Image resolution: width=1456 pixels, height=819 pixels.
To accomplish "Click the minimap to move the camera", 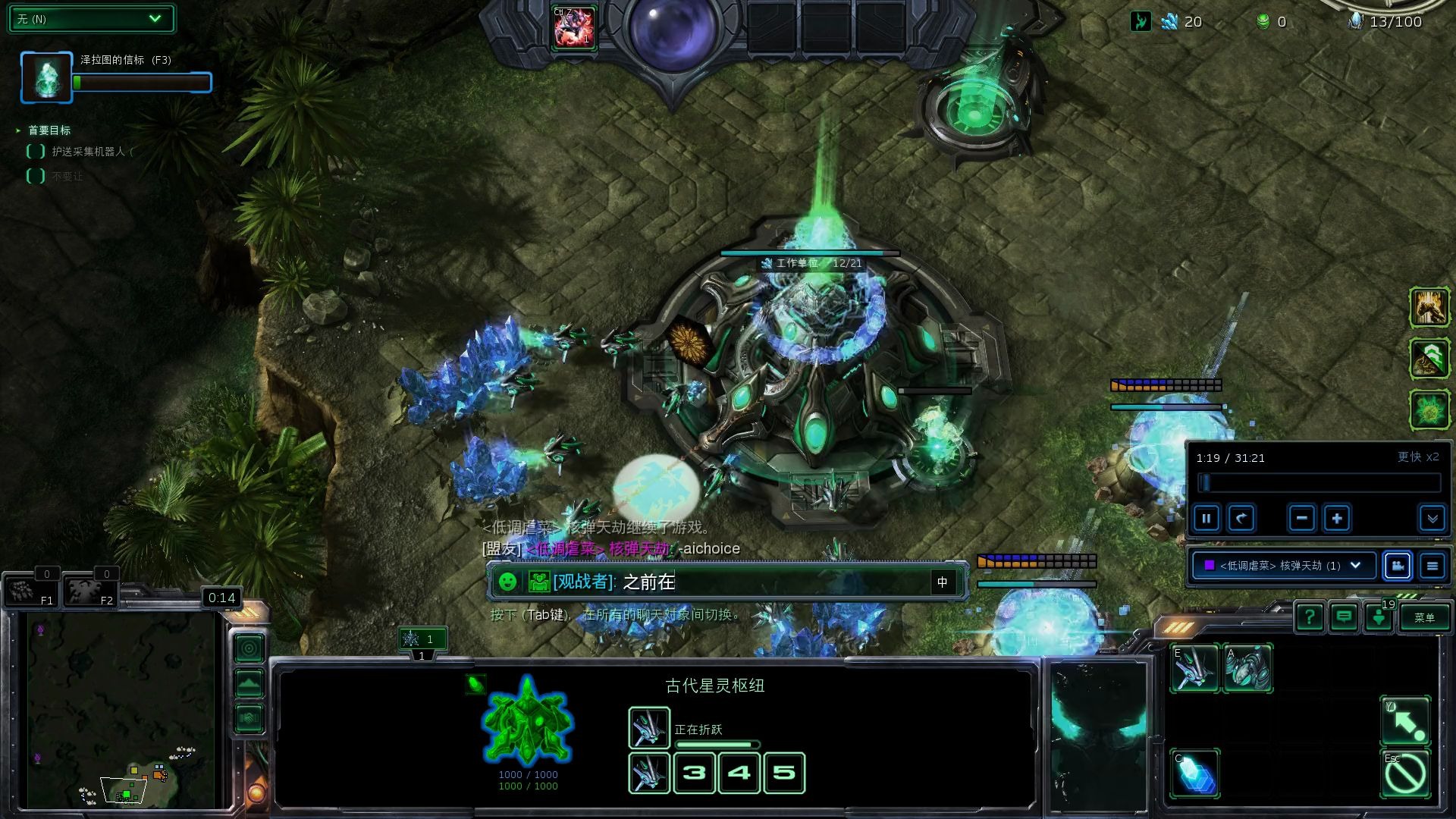I will [121, 709].
